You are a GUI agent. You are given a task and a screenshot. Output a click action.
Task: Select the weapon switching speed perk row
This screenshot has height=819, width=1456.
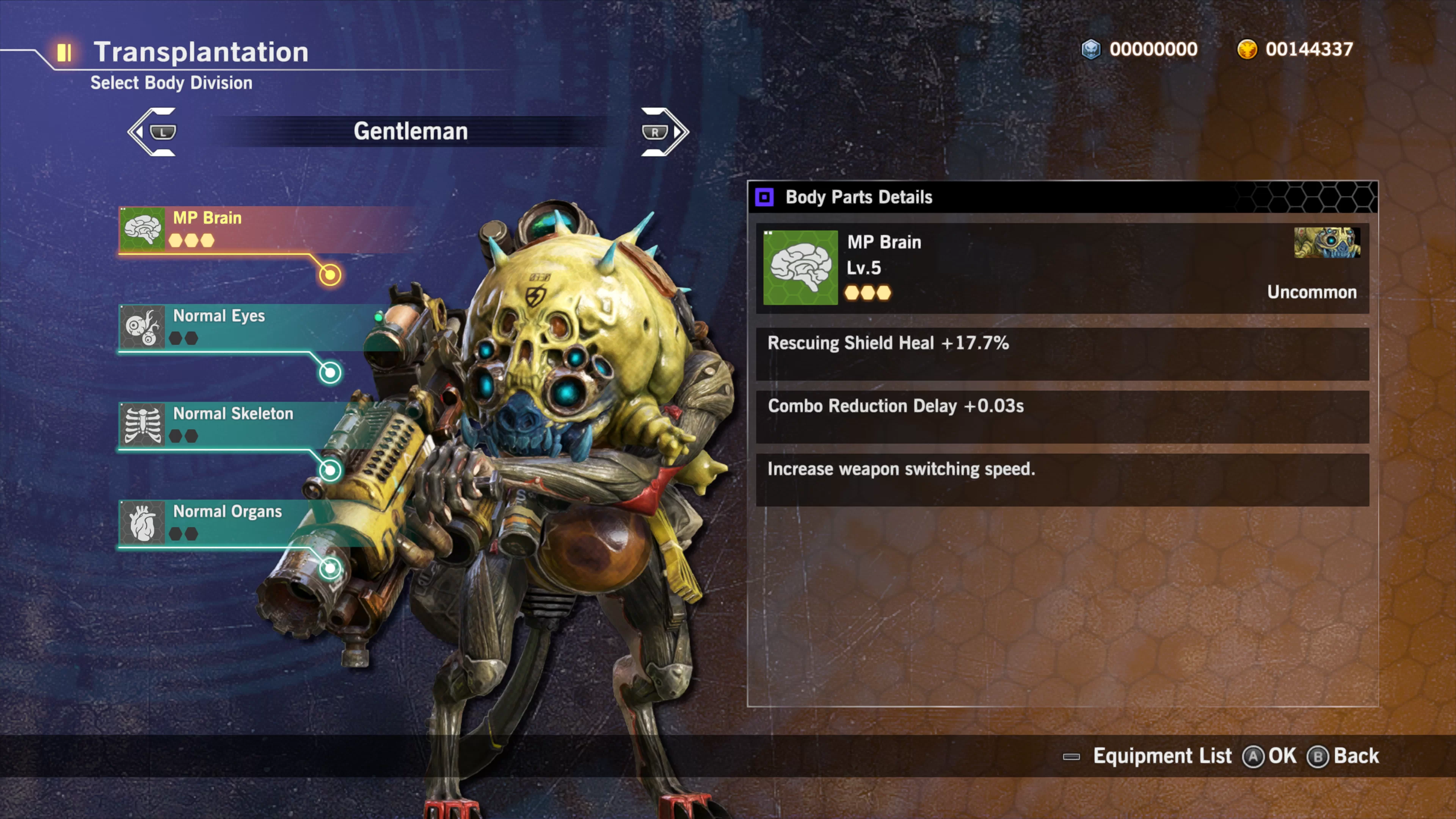pos(1062,479)
